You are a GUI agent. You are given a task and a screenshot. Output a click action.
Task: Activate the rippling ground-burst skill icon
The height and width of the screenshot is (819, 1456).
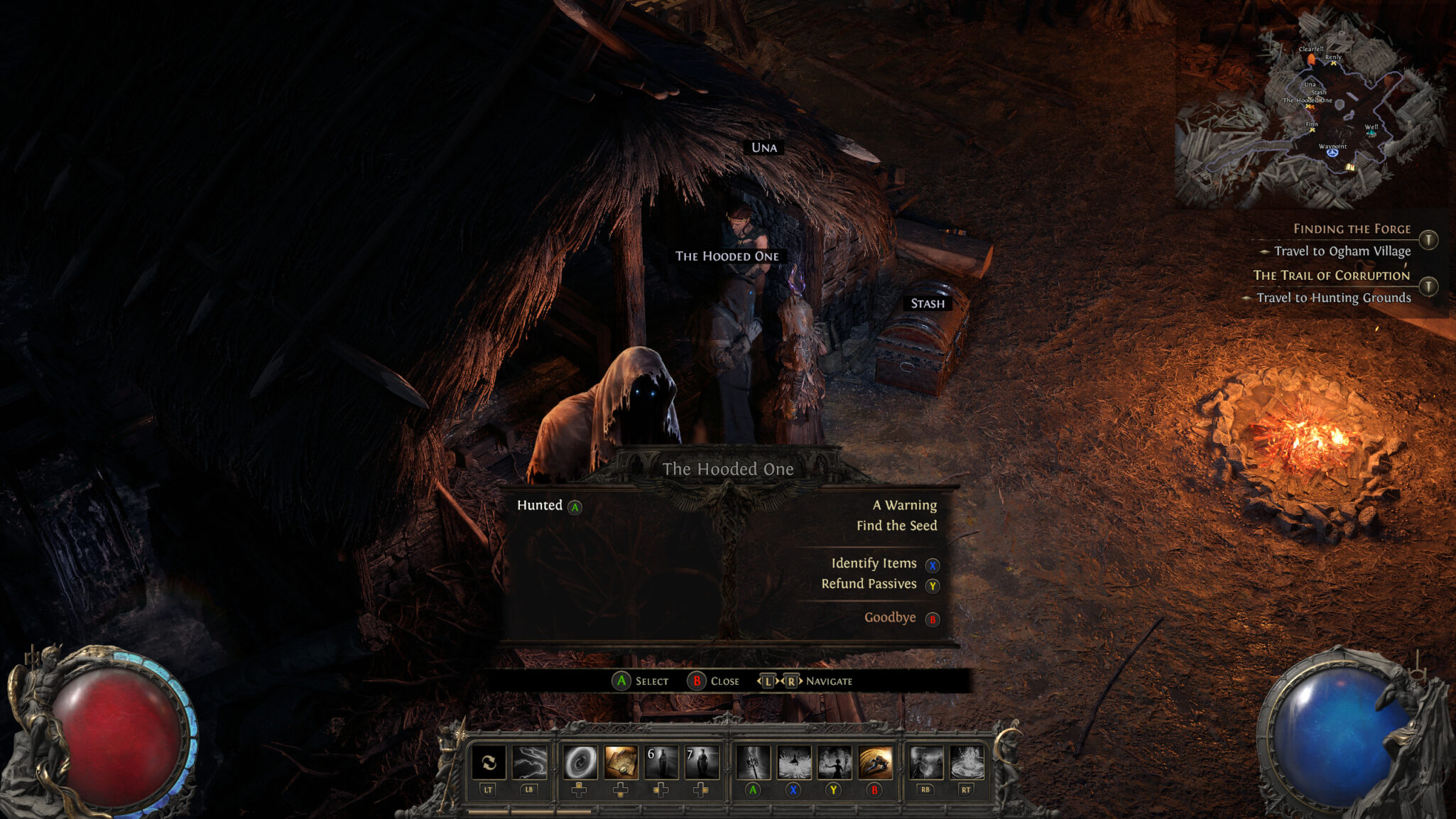coord(966,763)
